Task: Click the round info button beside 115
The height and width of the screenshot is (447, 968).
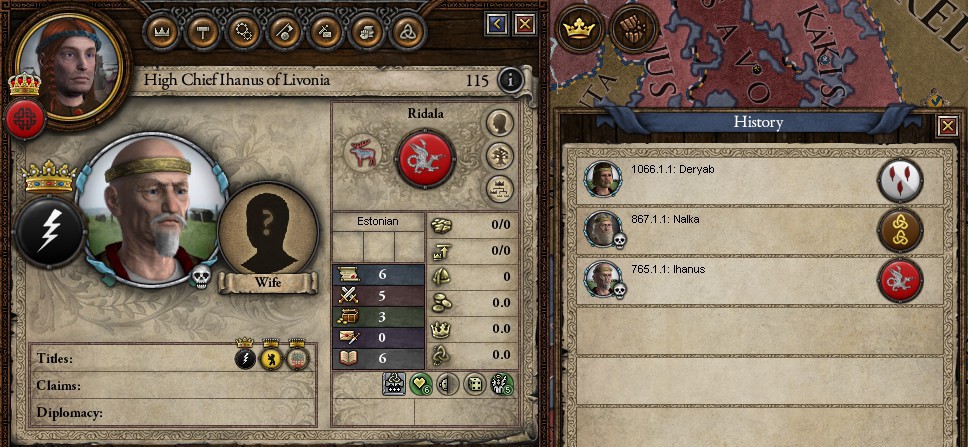Action: pos(511,80)
